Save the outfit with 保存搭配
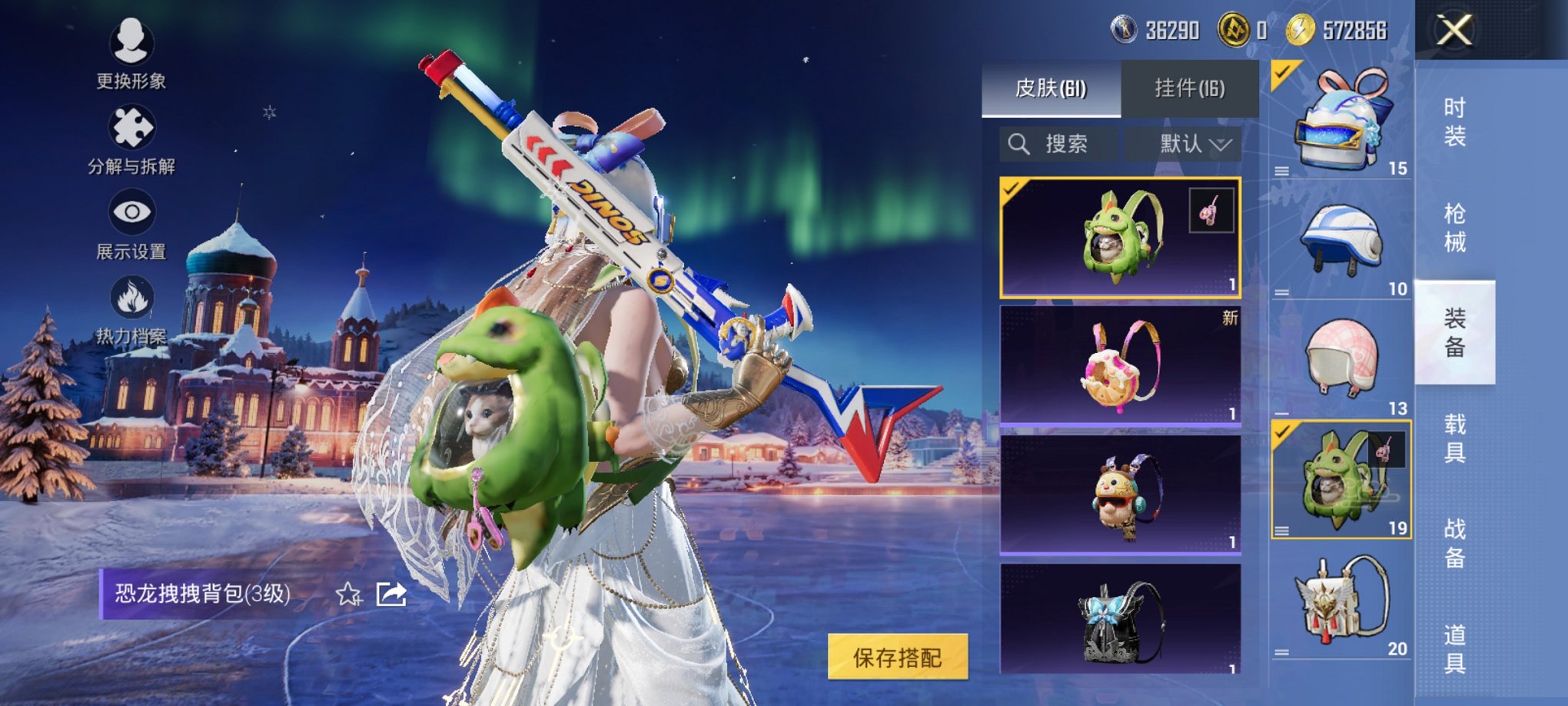Image resolution: width=1568 pixels, height=706 pixels. pos(897,657)
